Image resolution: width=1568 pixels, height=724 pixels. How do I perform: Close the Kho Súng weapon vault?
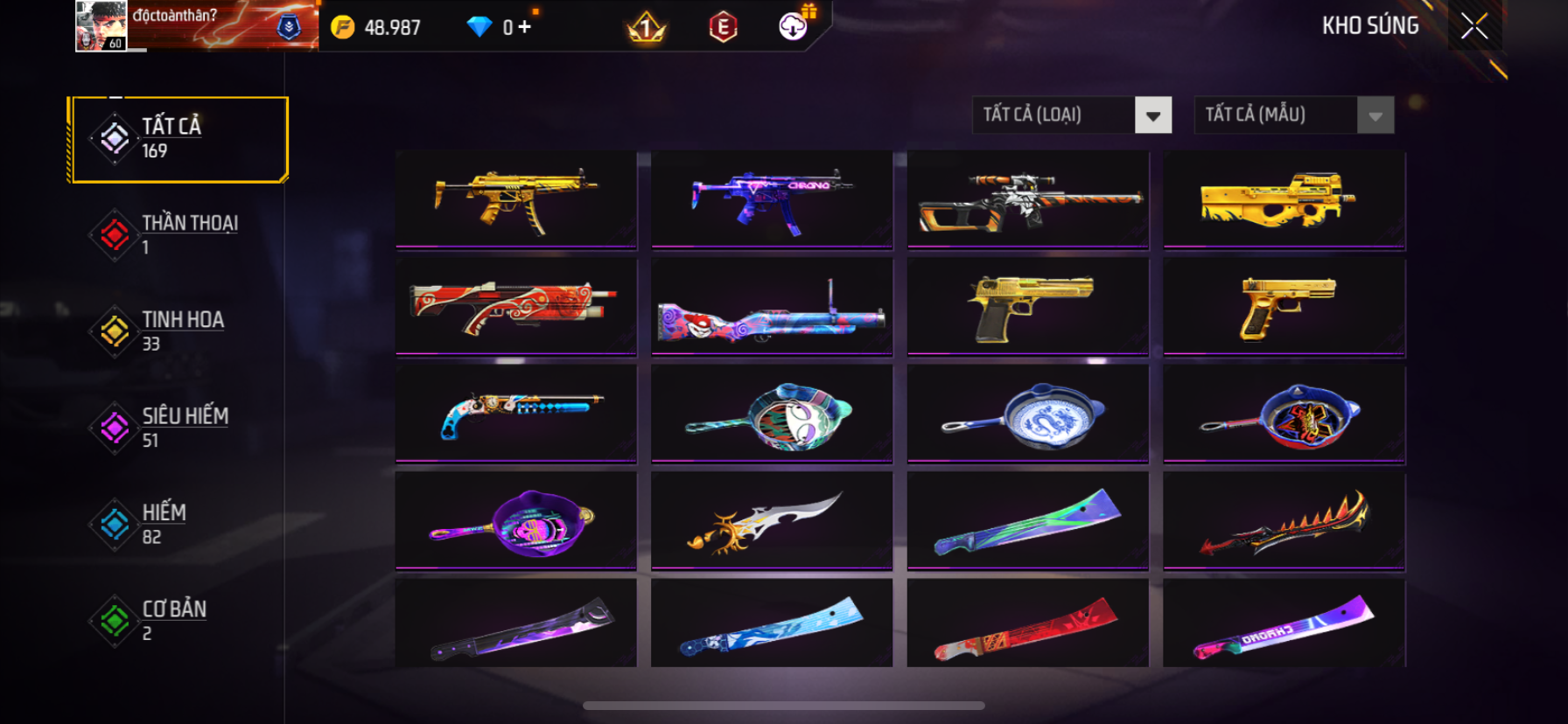point(1474,27)
